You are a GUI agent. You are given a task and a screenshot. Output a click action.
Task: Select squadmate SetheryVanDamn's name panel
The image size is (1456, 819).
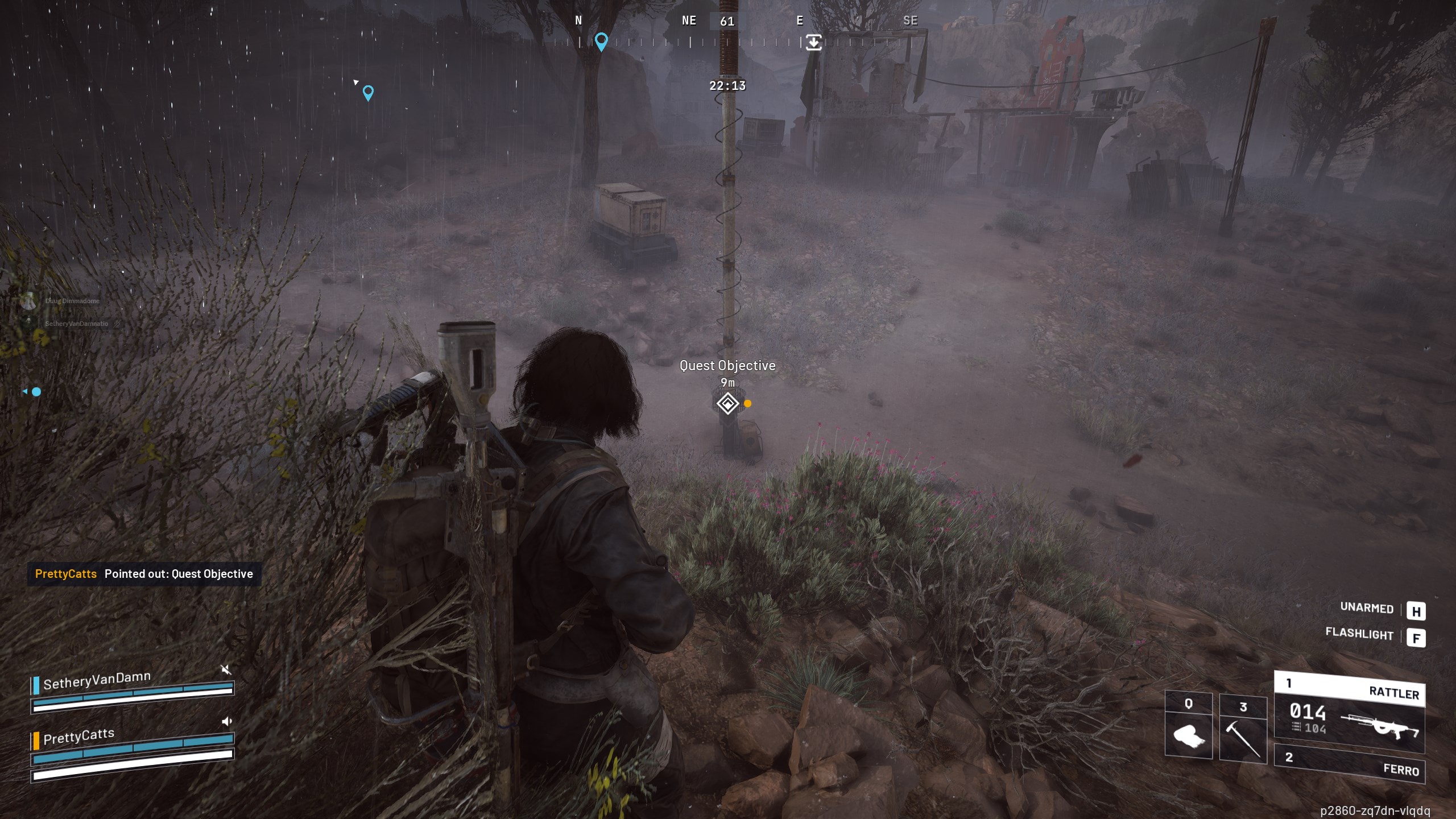[x=97, y=681]
